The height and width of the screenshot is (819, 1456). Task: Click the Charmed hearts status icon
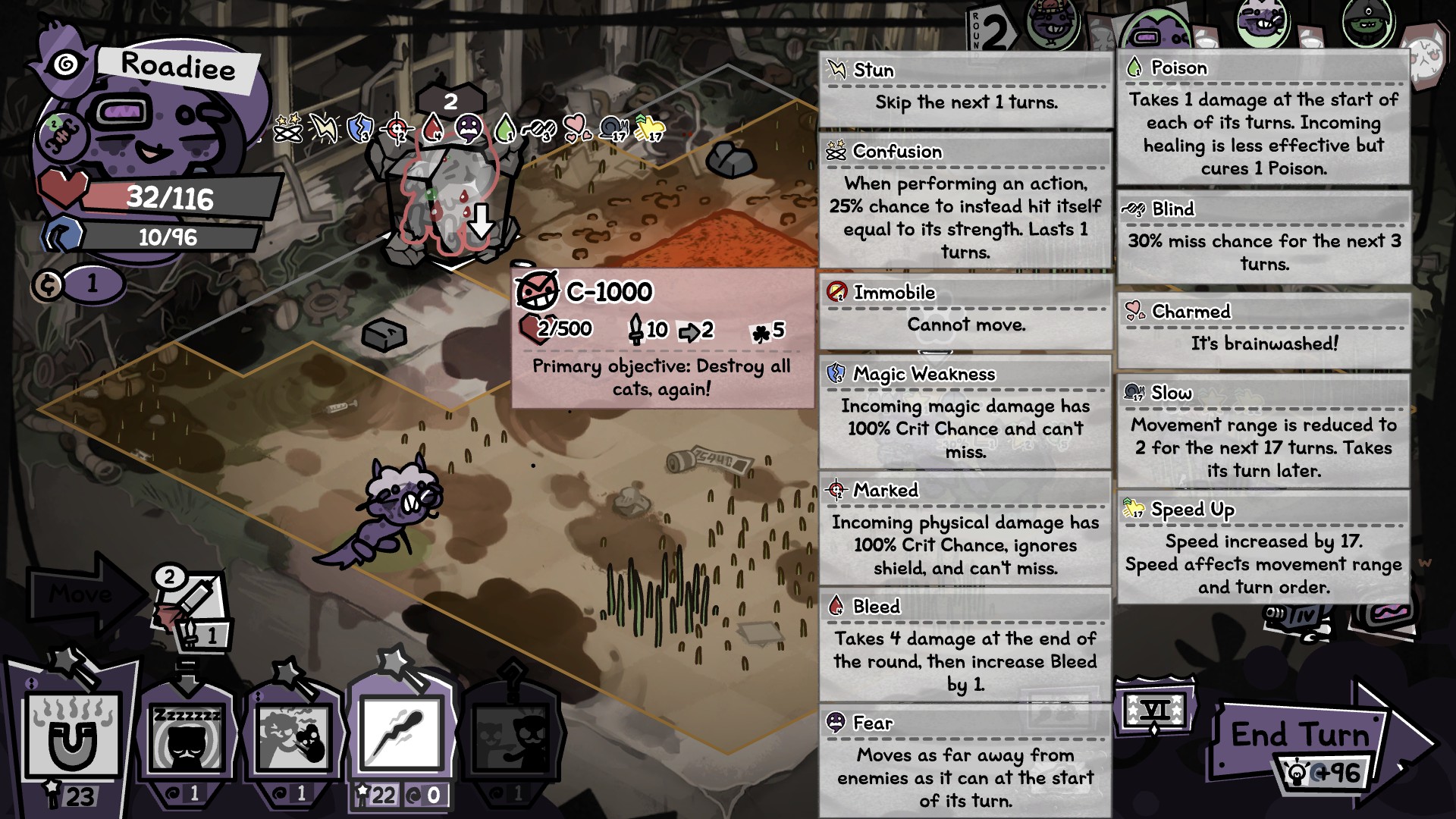578,127
